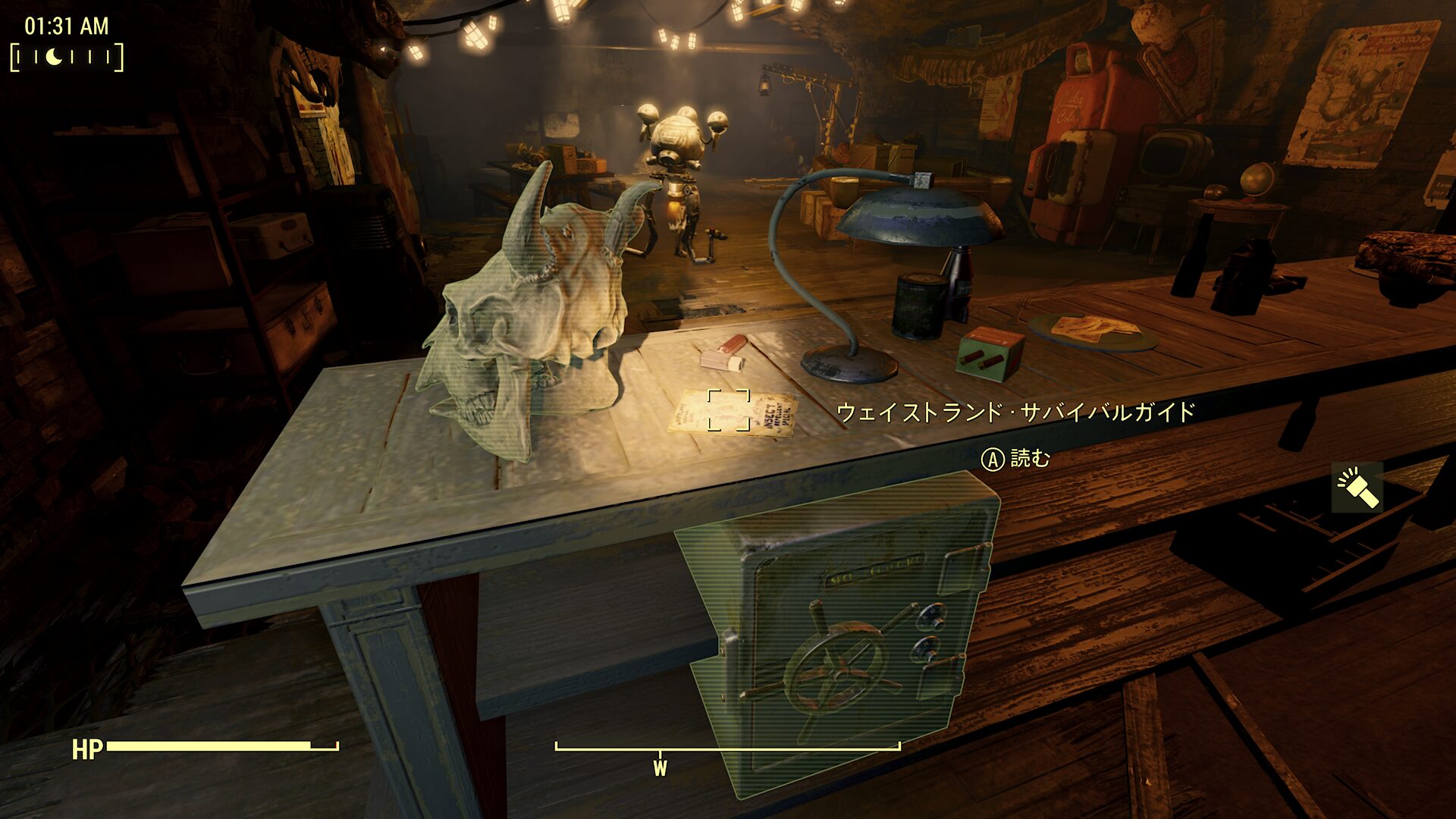This screenshot has width=1456, height=819.
Task: Select the moon time-of-day indicator
Action: [54, 57]
